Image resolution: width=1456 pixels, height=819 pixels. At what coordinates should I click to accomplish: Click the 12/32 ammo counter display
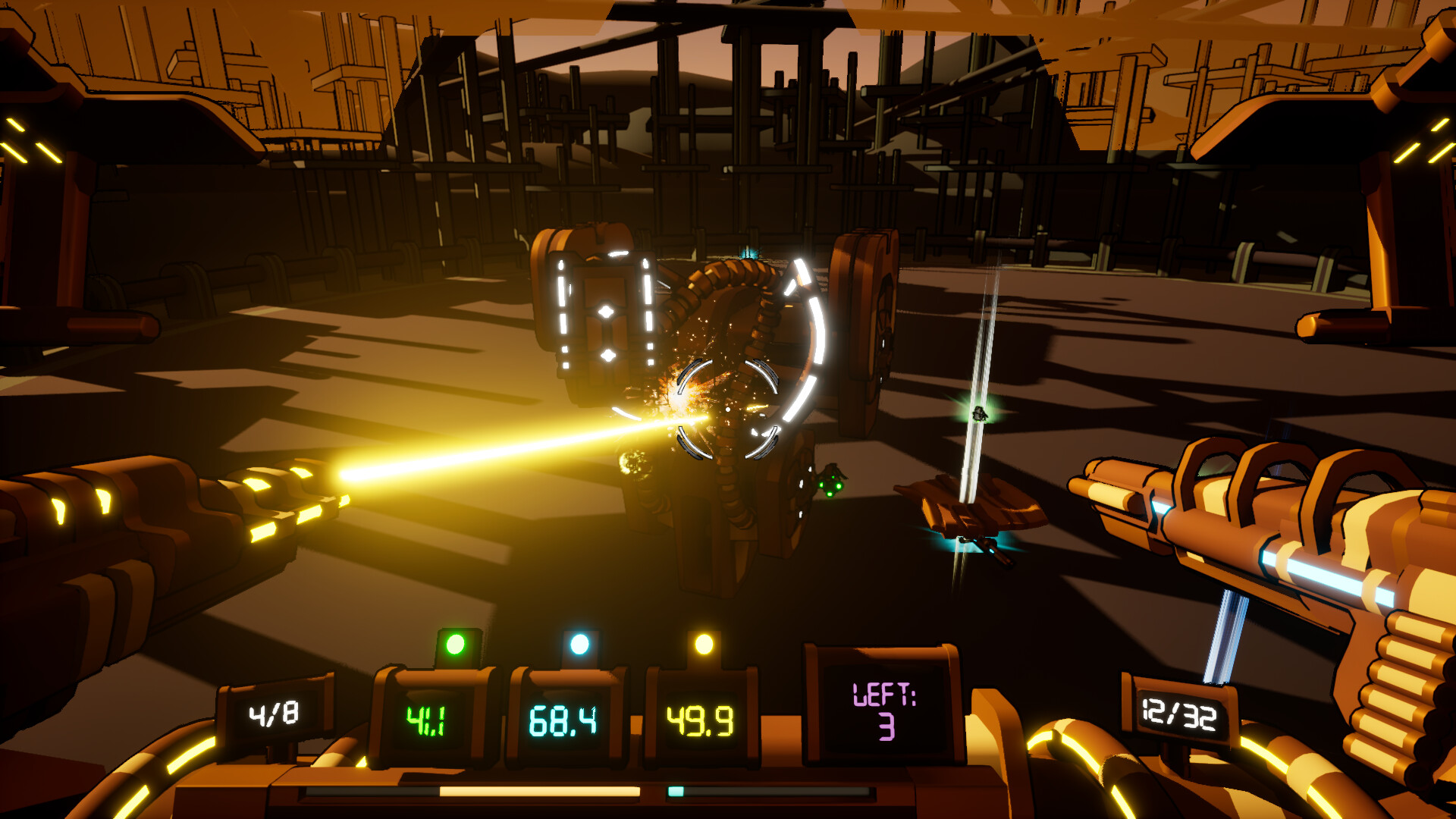click(1181, 713)
